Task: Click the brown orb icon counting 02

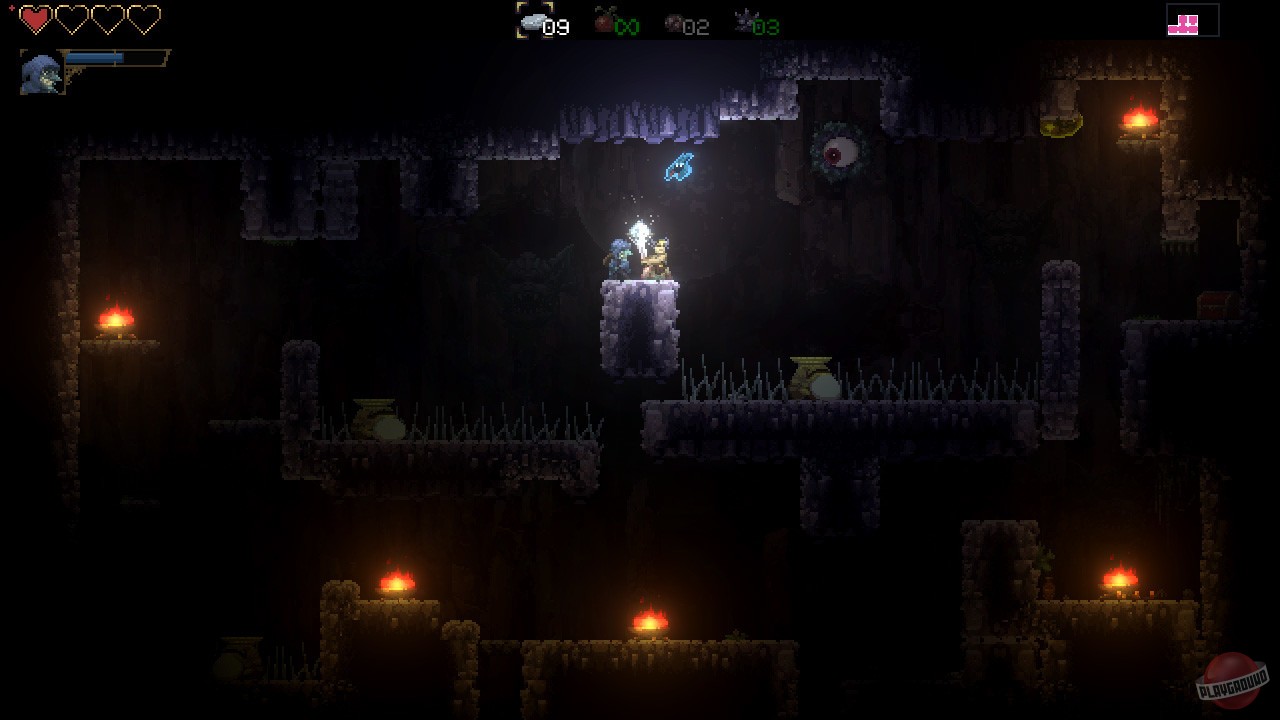Action: (x=674, y=24)
